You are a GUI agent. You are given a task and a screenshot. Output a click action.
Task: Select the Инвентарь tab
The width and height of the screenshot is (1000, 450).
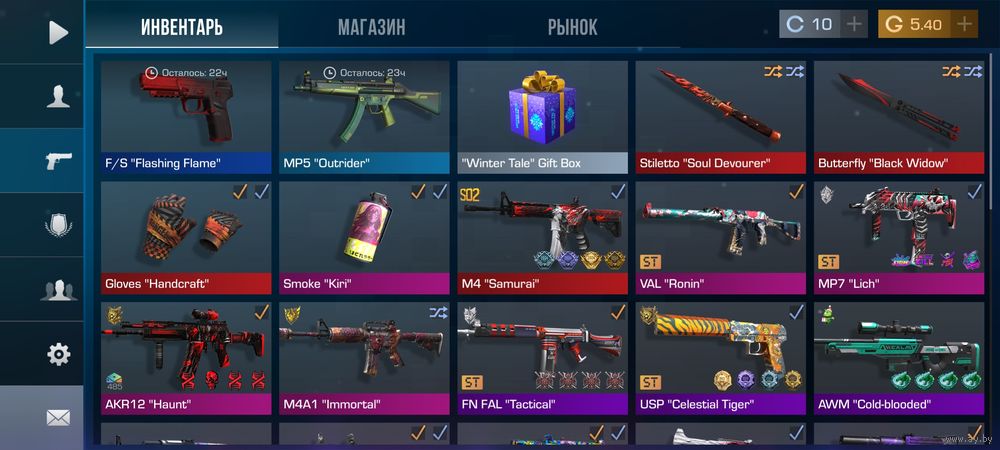tap(182, 27)
